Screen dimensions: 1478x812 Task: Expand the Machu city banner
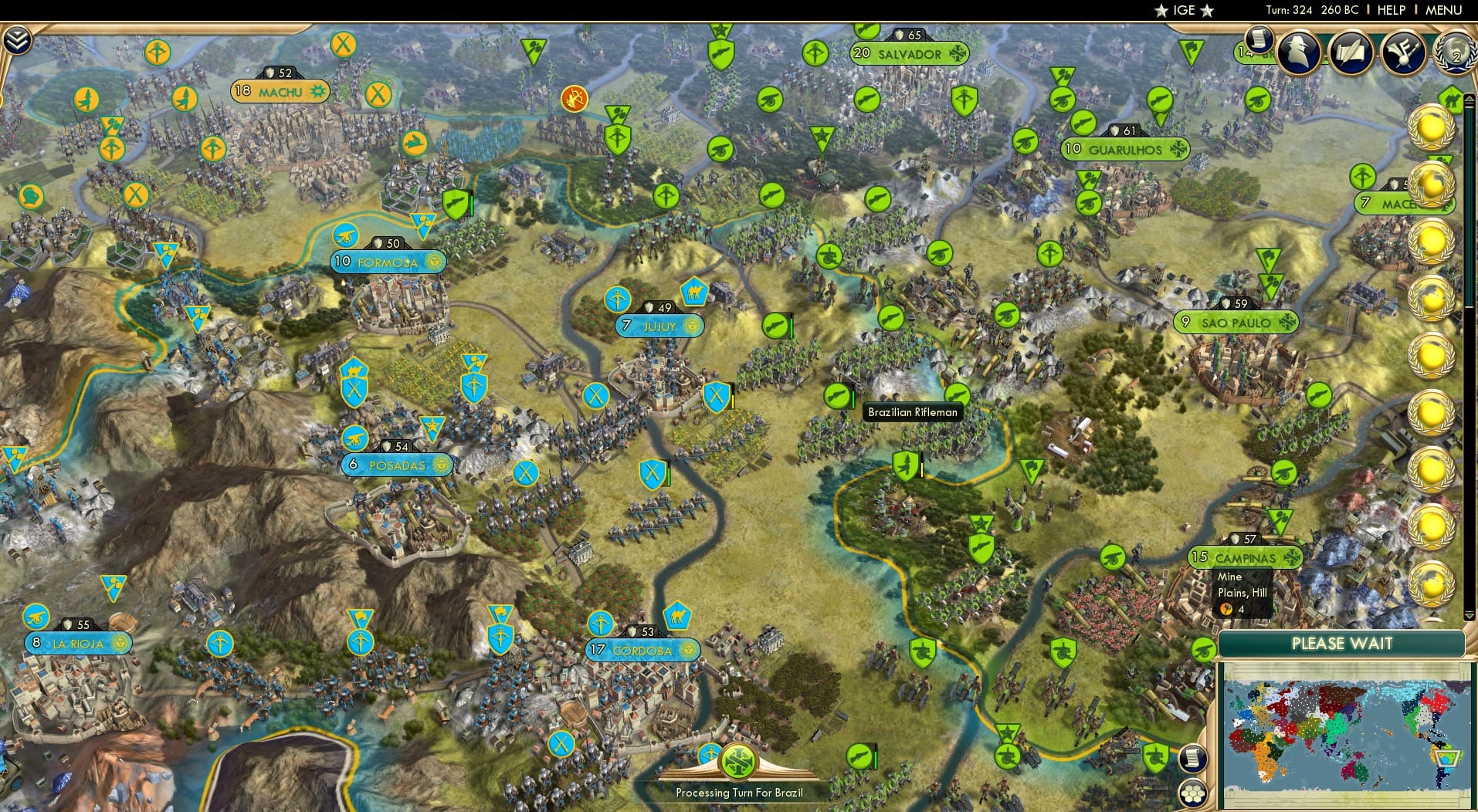[x=280, y=90]
